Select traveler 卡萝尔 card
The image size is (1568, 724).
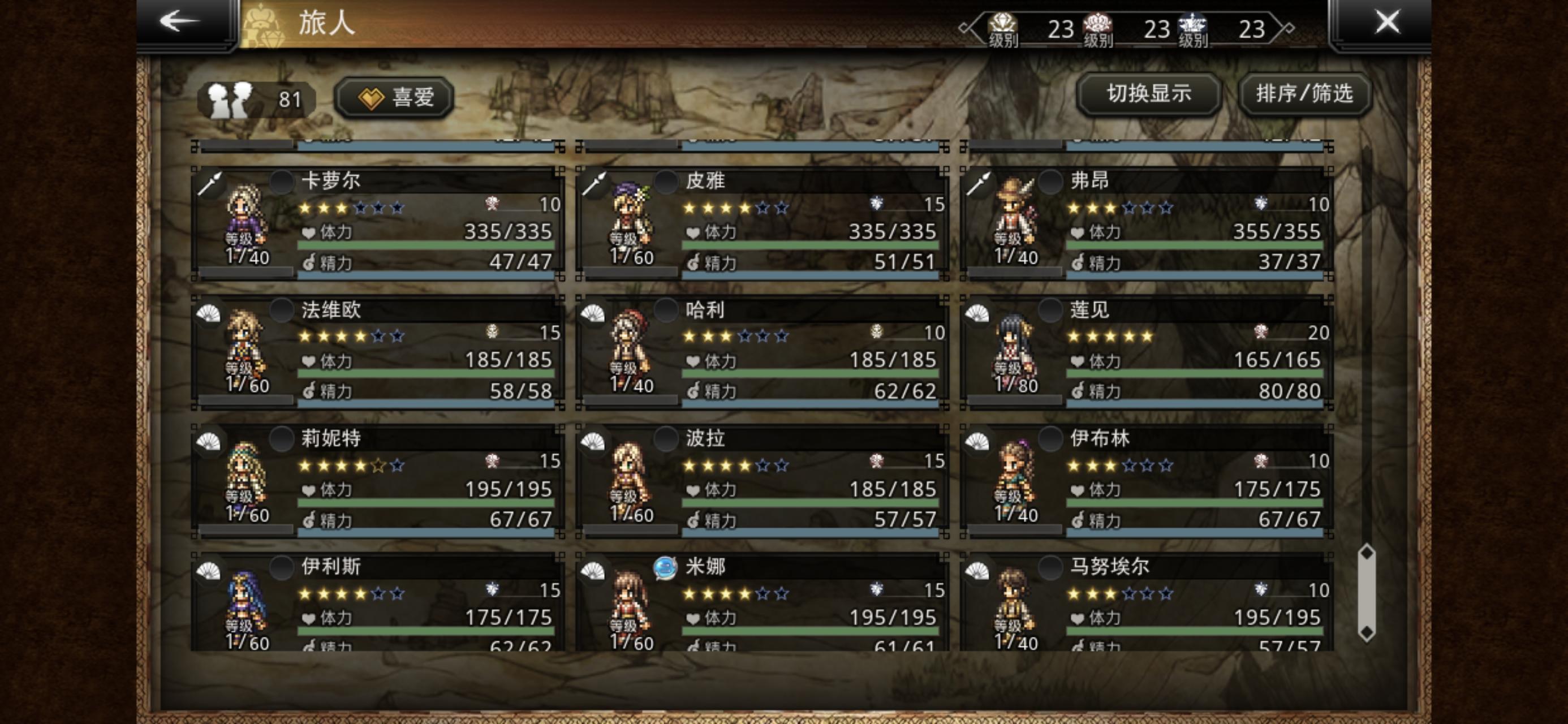coord(377,223)
